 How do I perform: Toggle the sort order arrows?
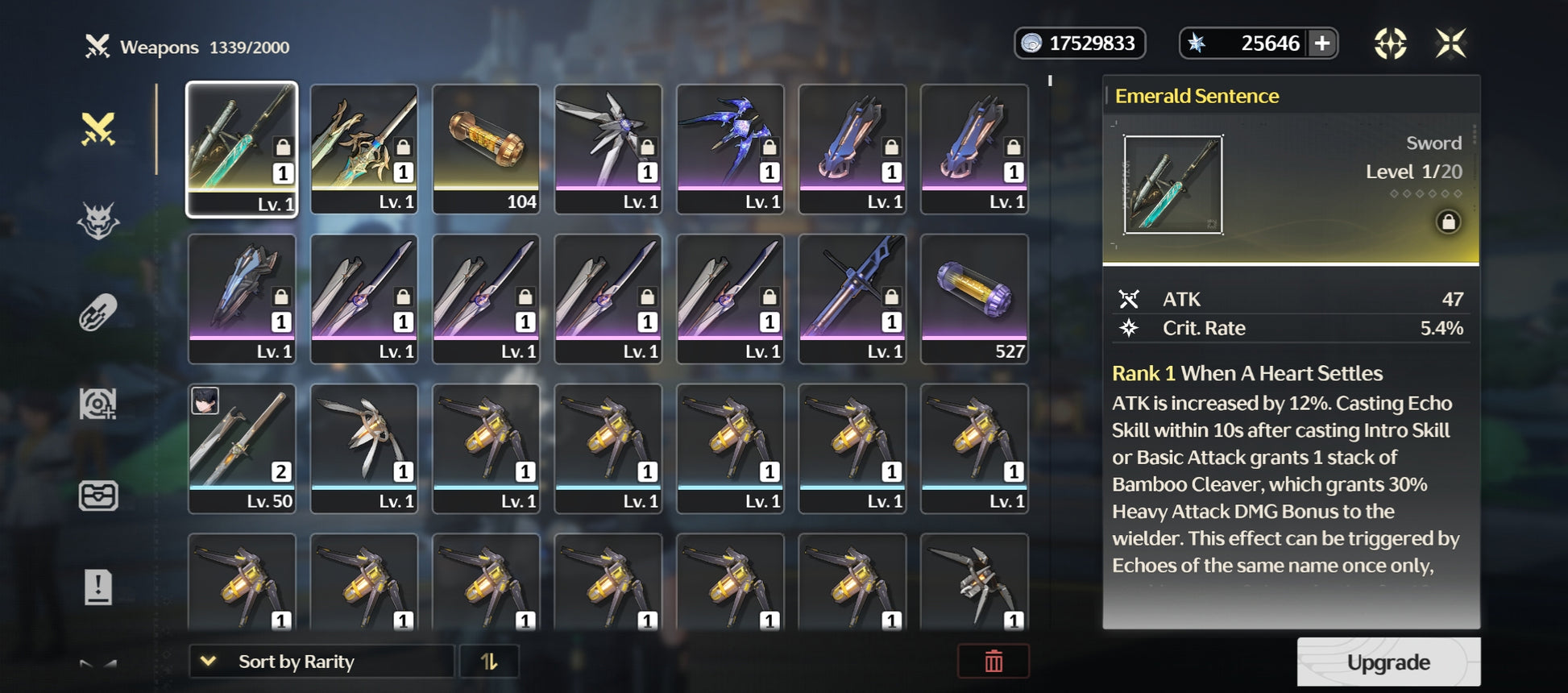point(489,662)
